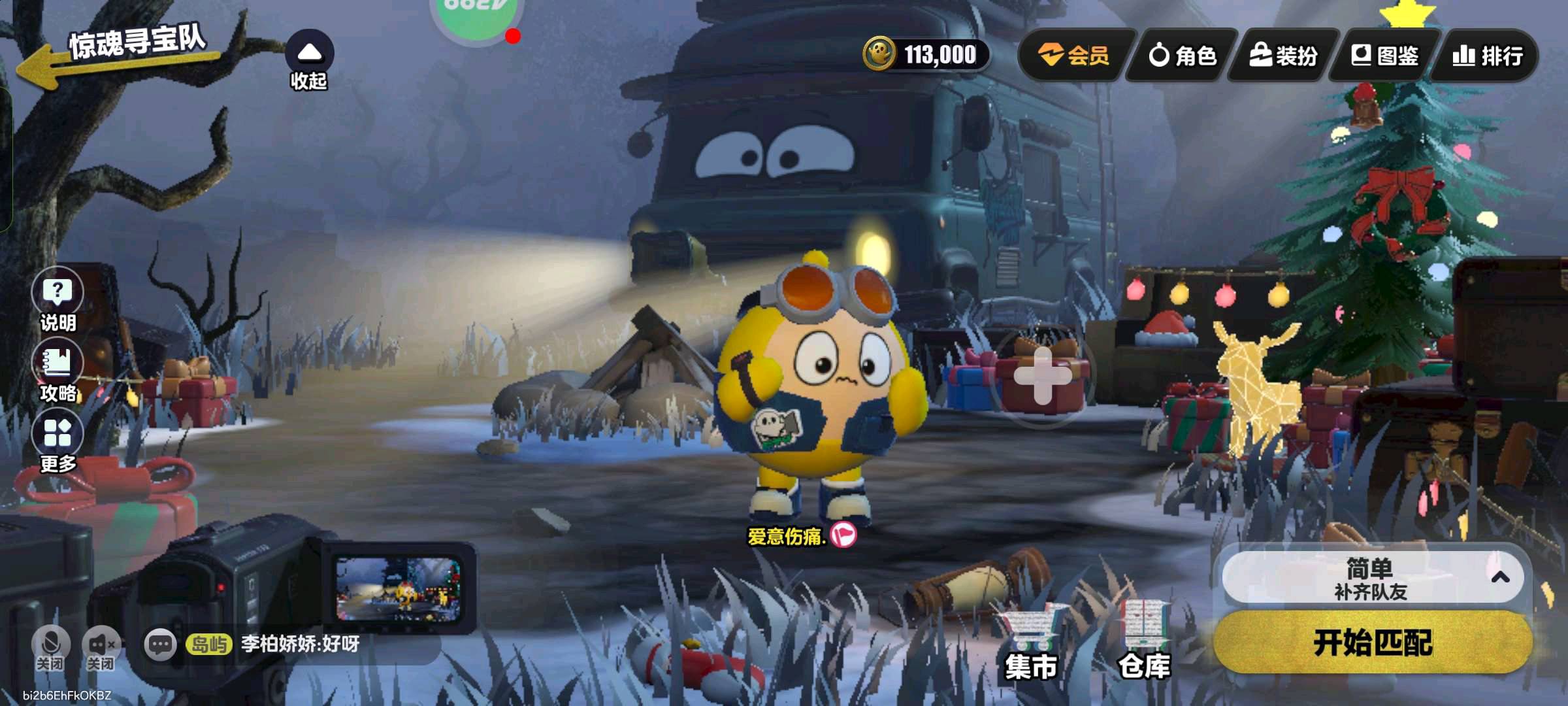Invite a teammate with plus button
The image size is (1568, 706).
tap(1043, 376)
